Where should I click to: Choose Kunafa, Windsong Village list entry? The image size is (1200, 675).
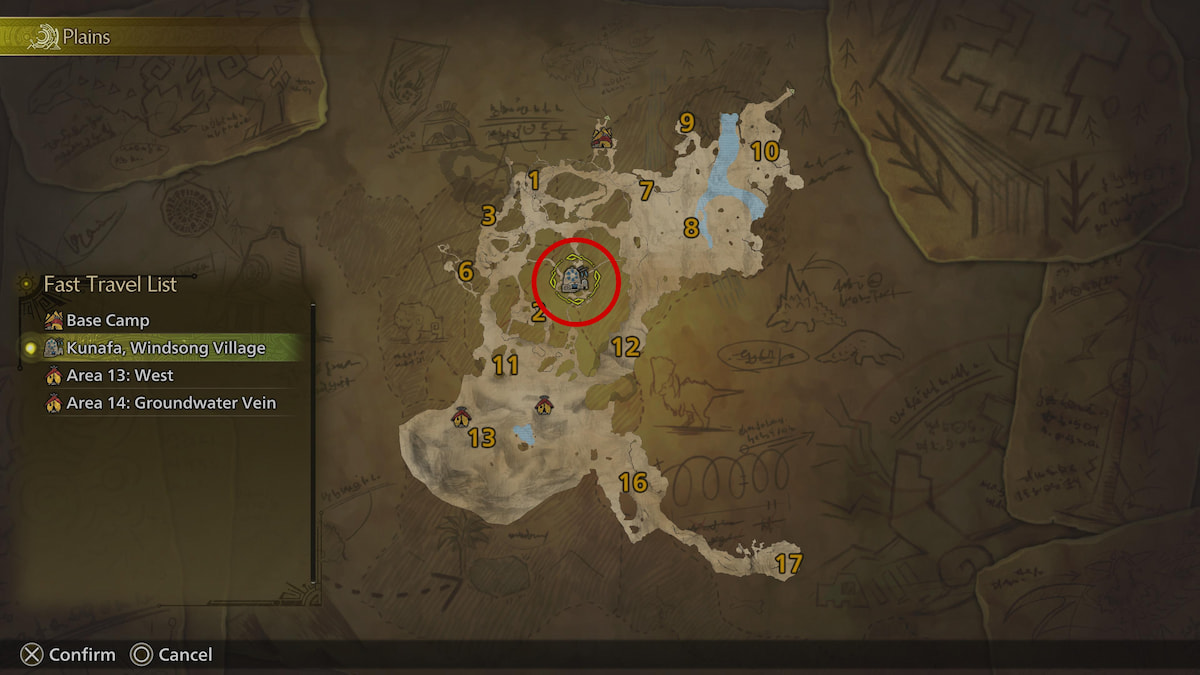point(165,348)
